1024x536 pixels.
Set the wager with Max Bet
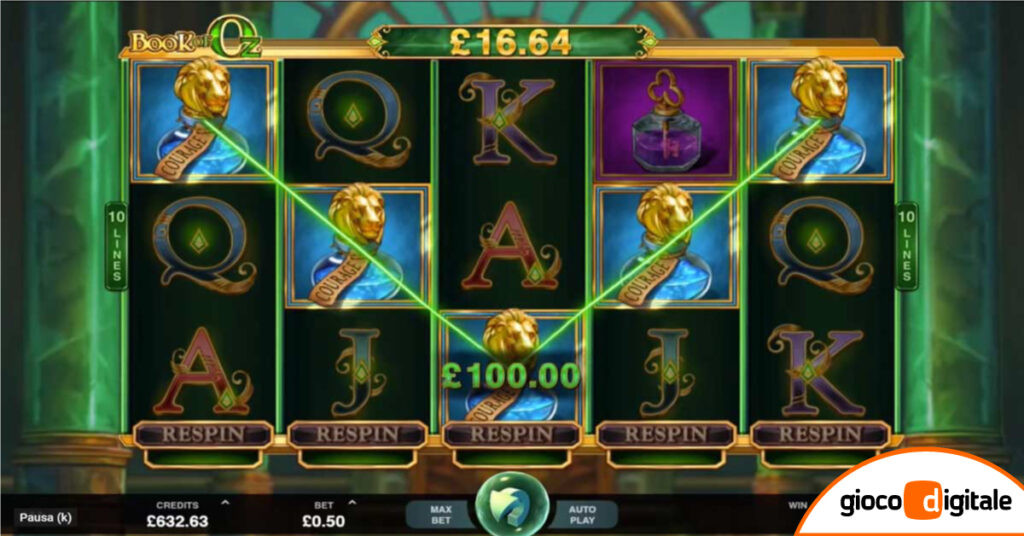441,515
